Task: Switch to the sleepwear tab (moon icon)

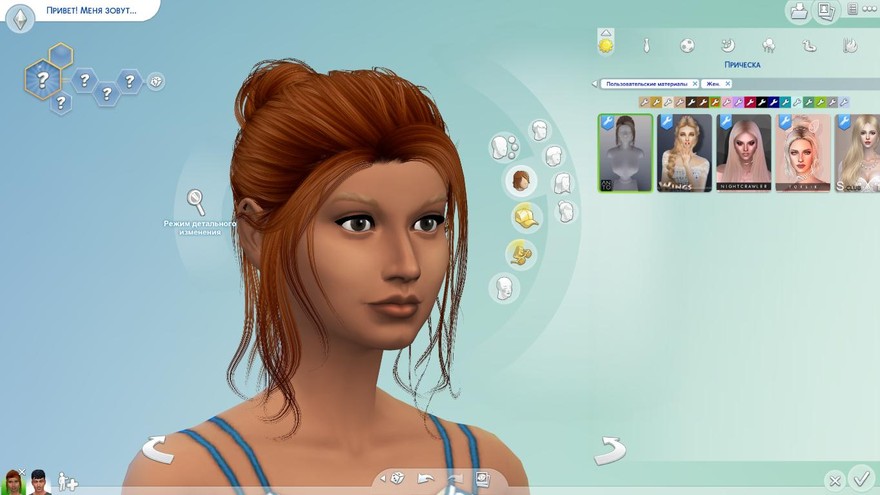Action: 728,46
